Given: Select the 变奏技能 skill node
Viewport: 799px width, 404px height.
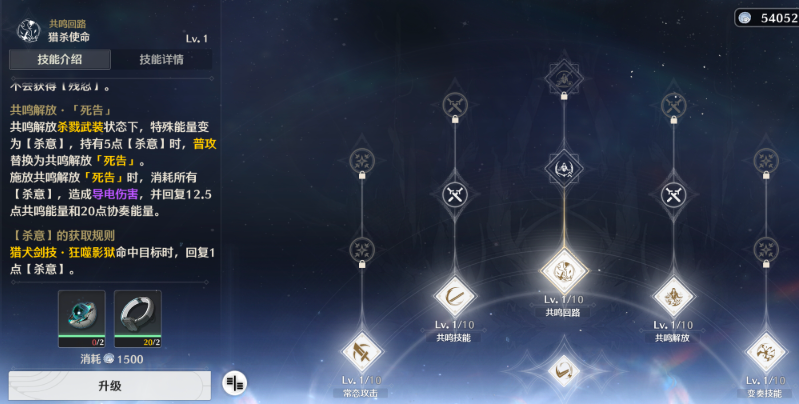Looking at the screenshot, I should tap(768, 353).
